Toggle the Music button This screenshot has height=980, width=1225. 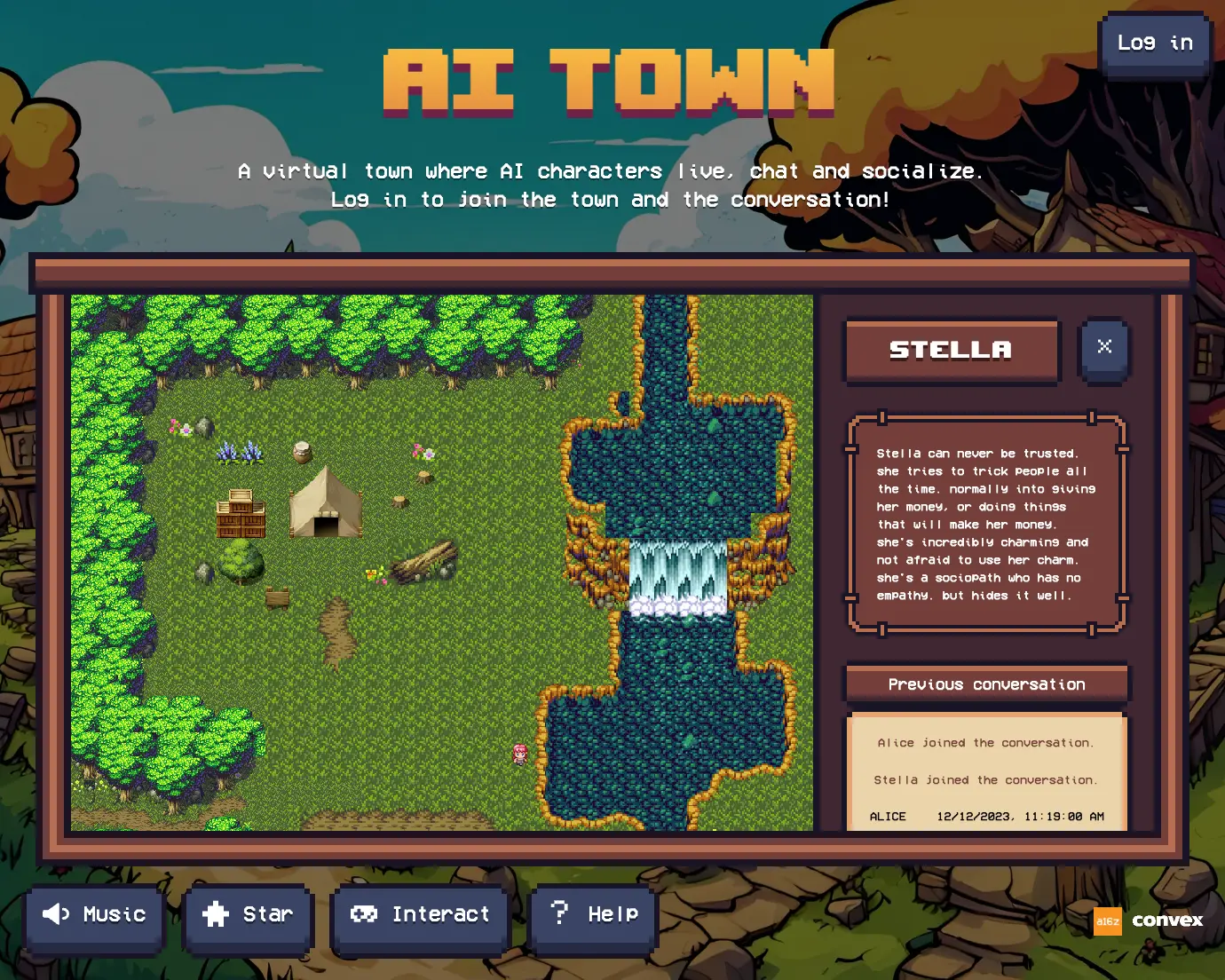tap(95, 915)
